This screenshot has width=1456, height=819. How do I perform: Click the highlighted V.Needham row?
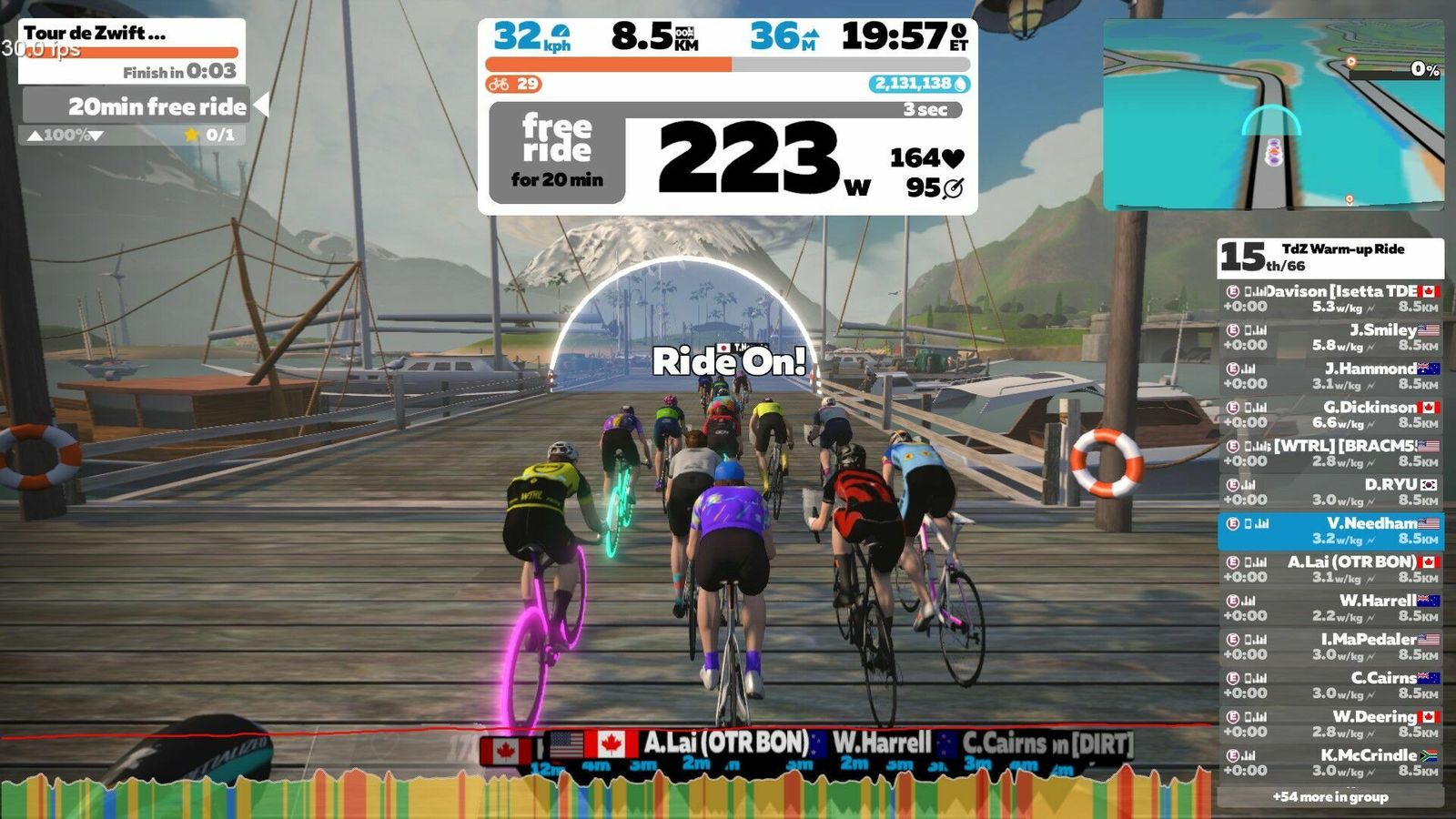click(1330, 531)
